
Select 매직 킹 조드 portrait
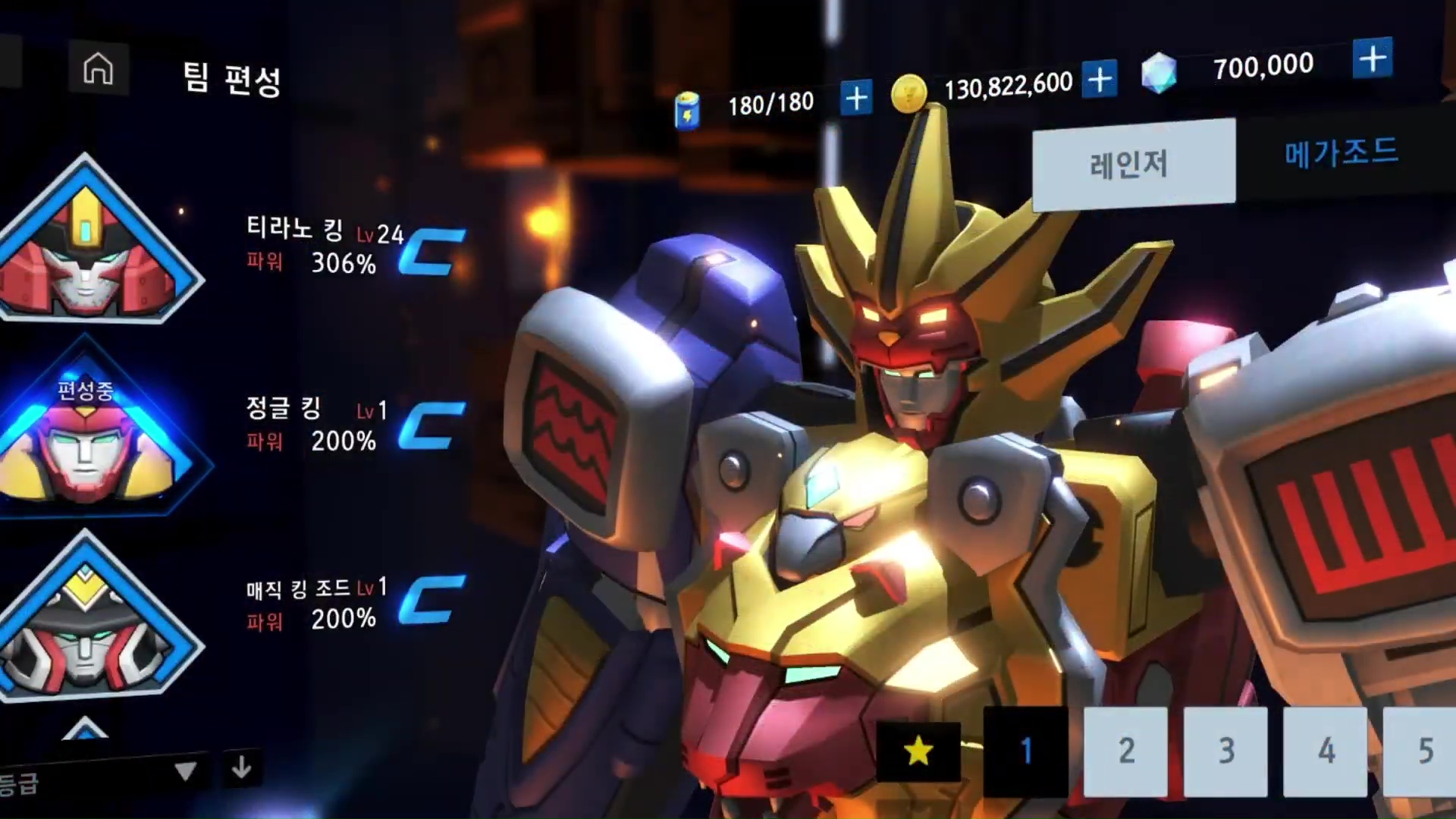(91, 622)
